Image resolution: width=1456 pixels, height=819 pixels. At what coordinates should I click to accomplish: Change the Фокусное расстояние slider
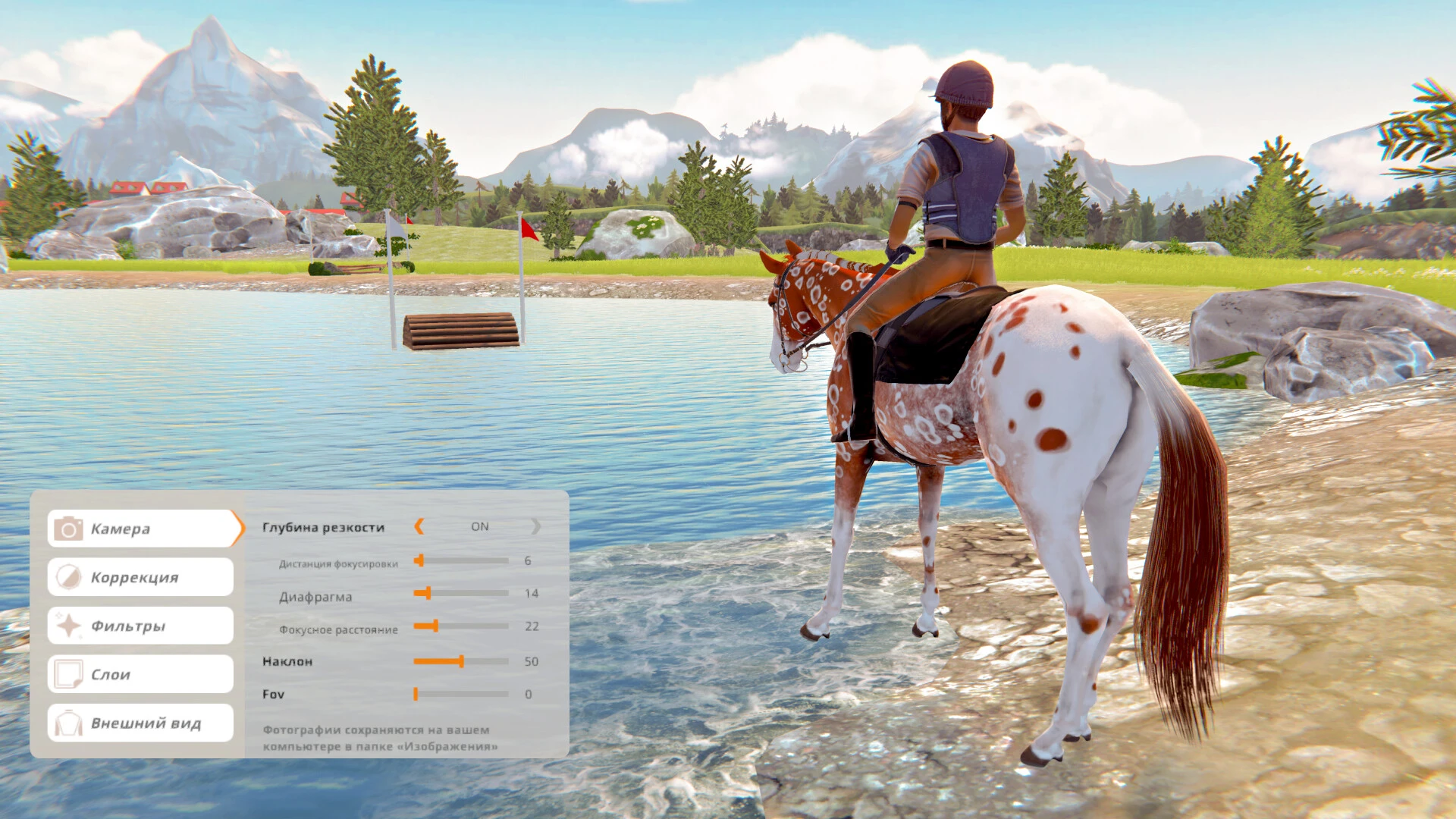(435, 626)
